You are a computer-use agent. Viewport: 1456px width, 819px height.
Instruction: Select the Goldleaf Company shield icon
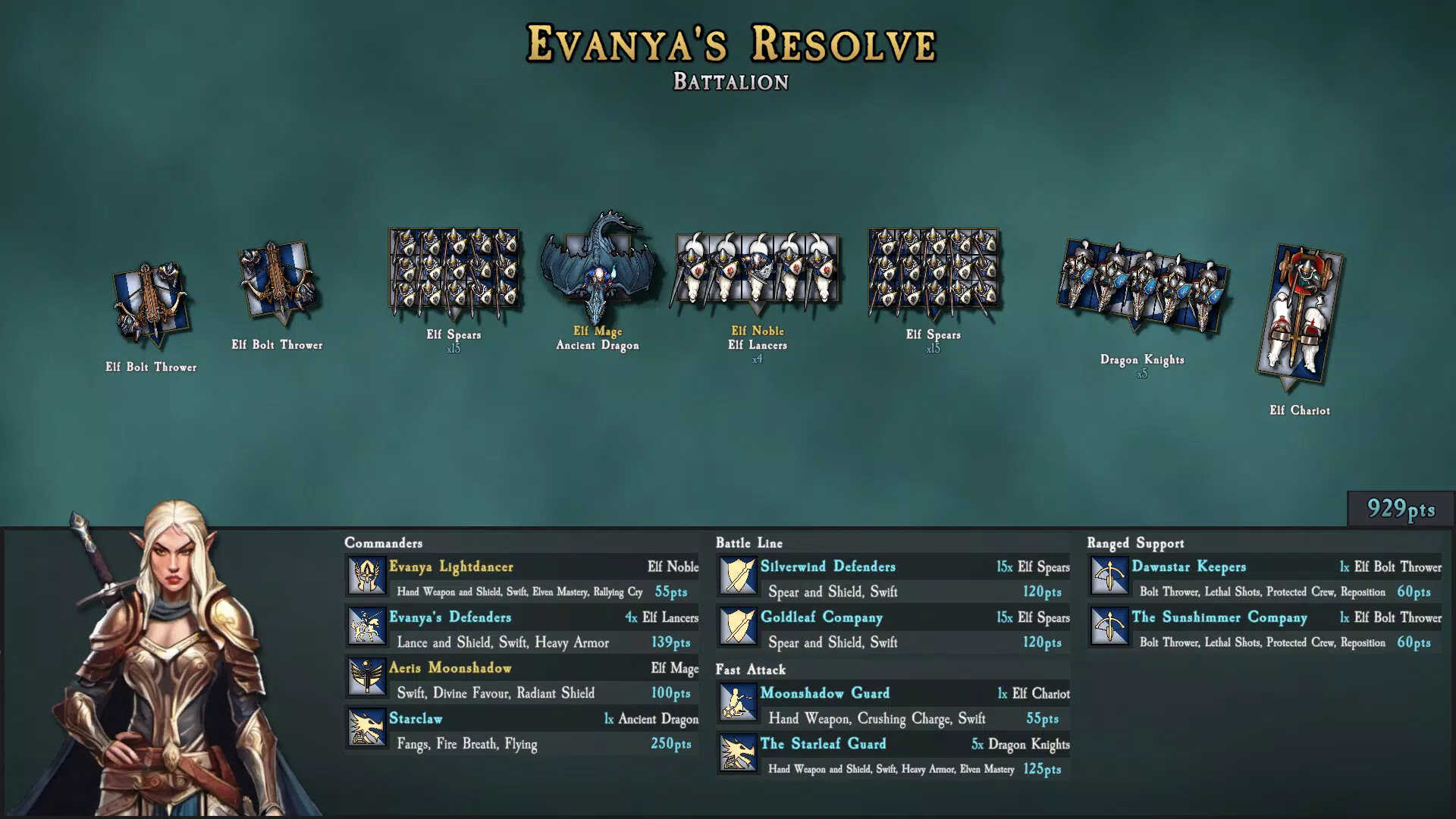point(738,626)
